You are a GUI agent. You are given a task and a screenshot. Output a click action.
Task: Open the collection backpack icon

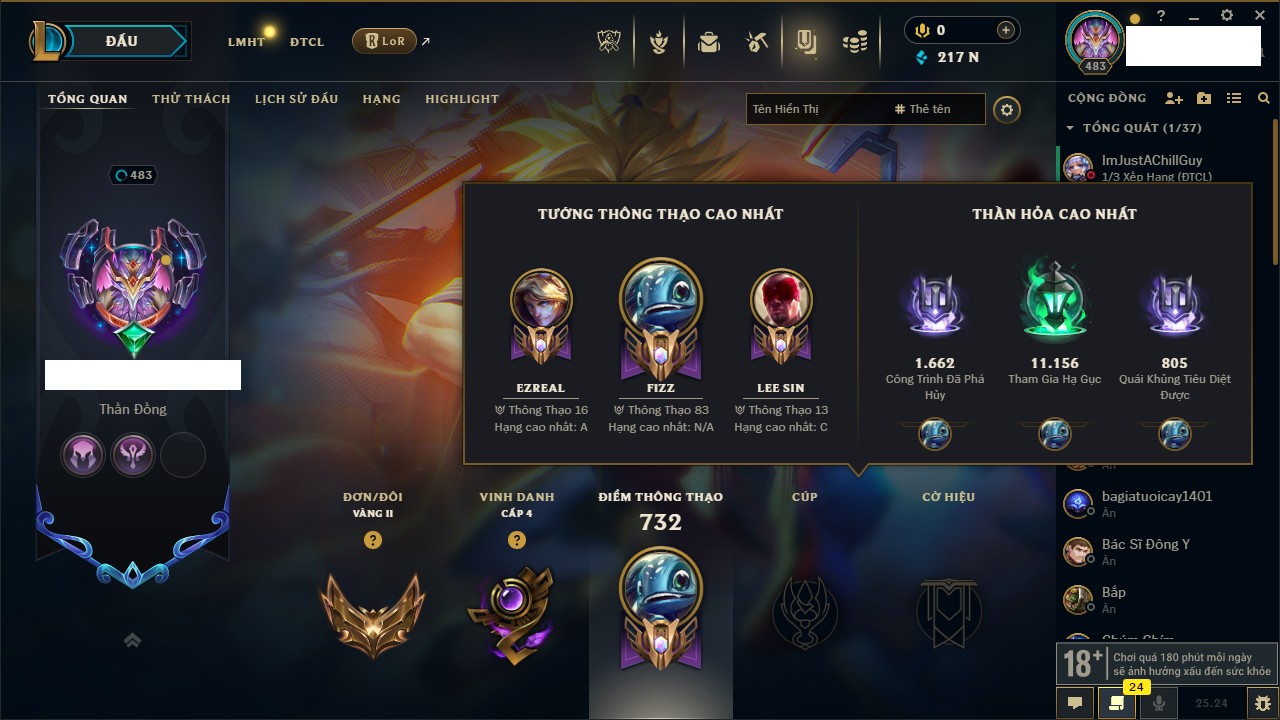pyautogui.click(x=709, y=42)
